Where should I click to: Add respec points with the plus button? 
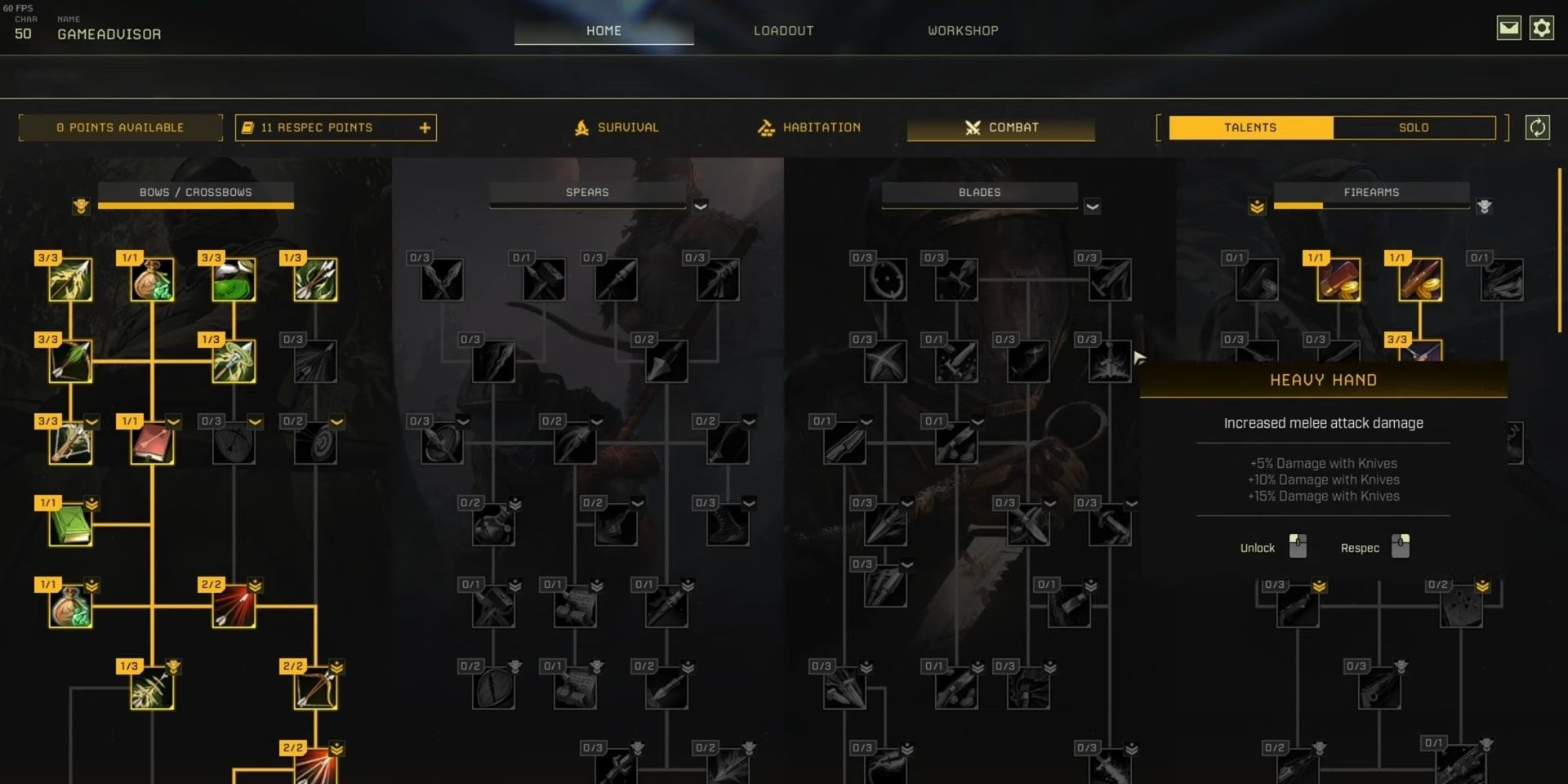[x=424, y=127]
